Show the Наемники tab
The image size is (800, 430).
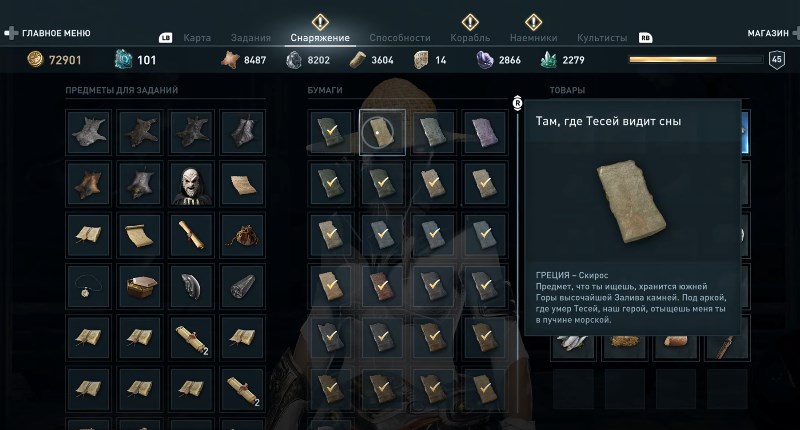pyautogui.click(x=535, y=38)
